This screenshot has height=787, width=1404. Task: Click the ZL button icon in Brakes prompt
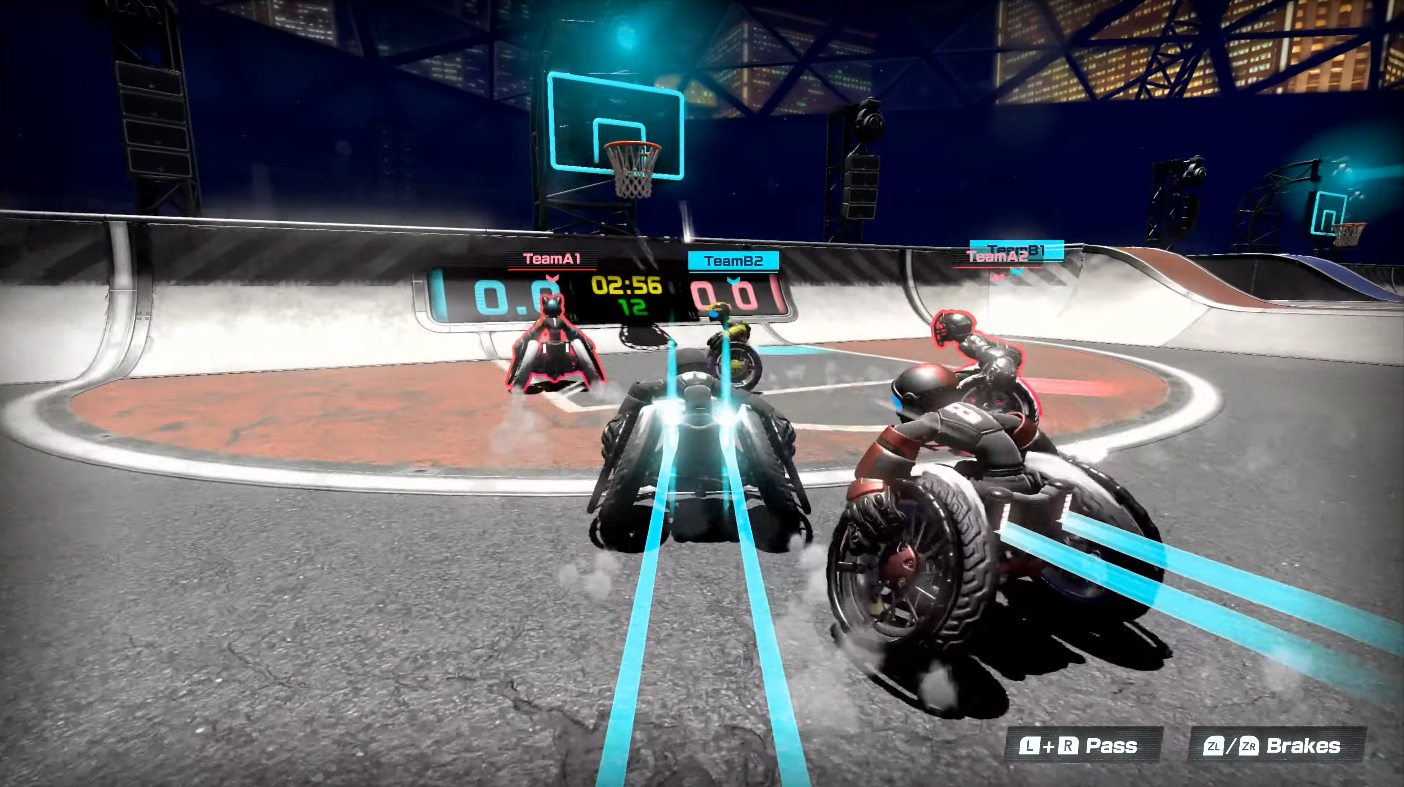point(1214,746)
